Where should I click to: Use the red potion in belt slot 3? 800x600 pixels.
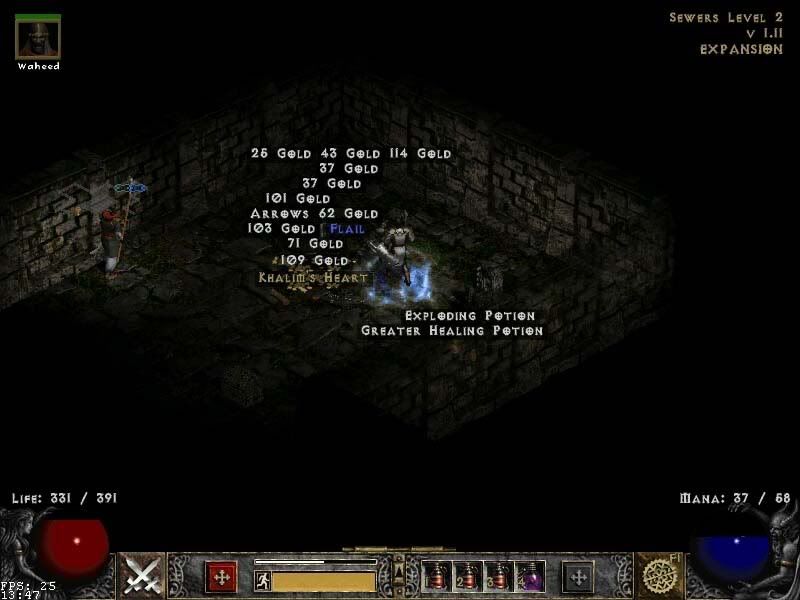tap(499, 577)
